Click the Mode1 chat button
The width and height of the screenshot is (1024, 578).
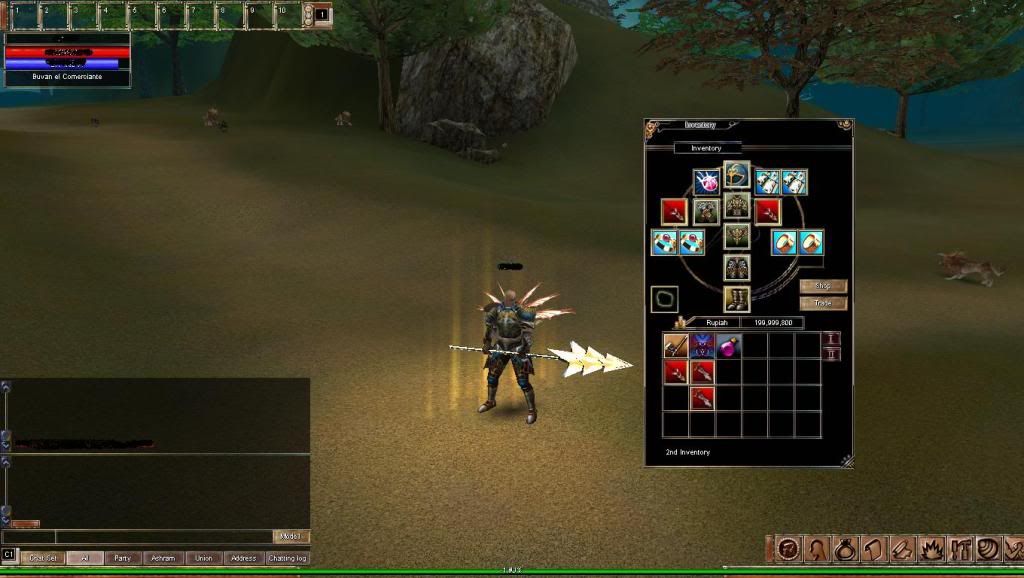point(291,537)
